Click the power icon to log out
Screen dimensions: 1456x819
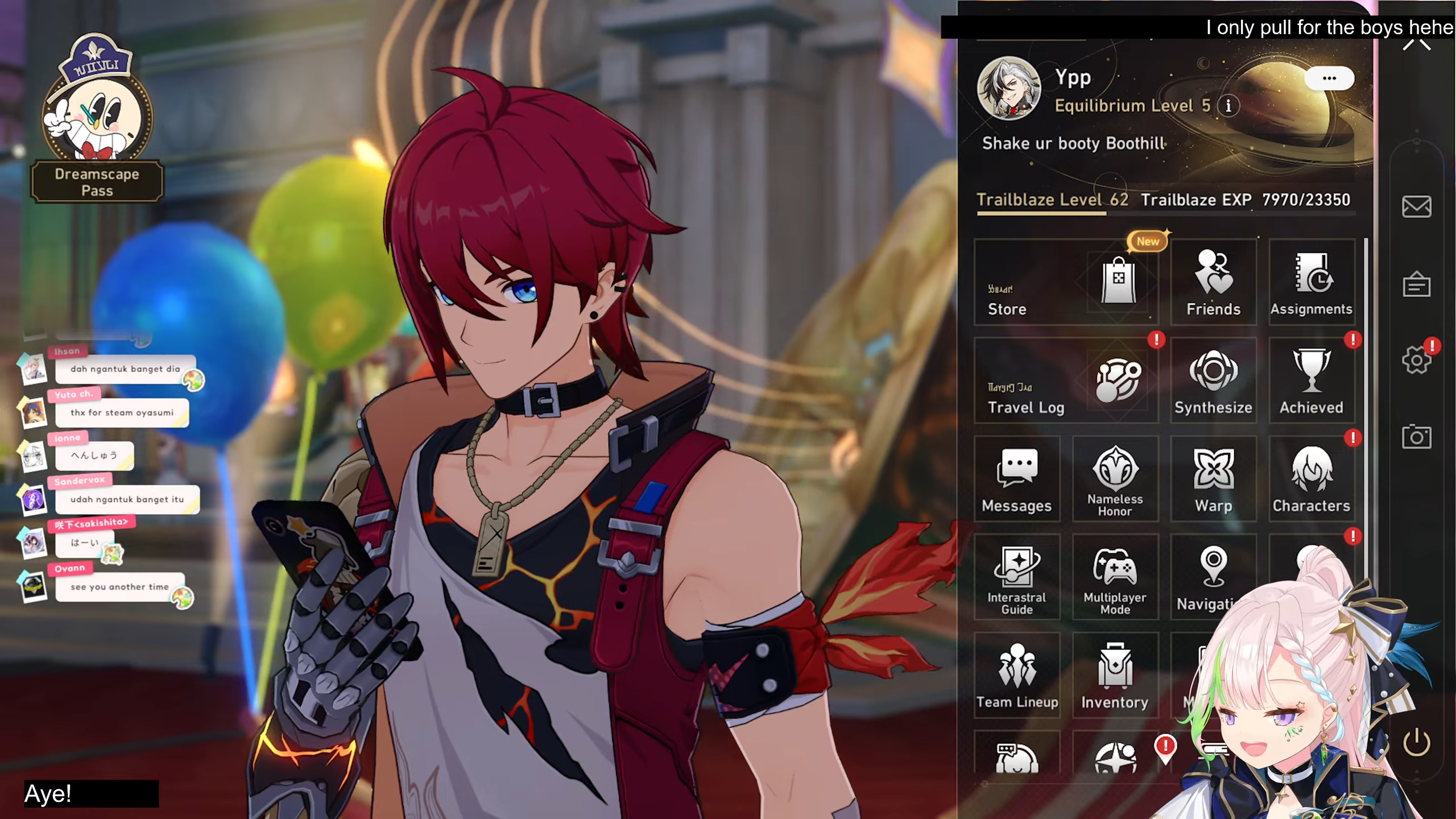coord(1416,742)
